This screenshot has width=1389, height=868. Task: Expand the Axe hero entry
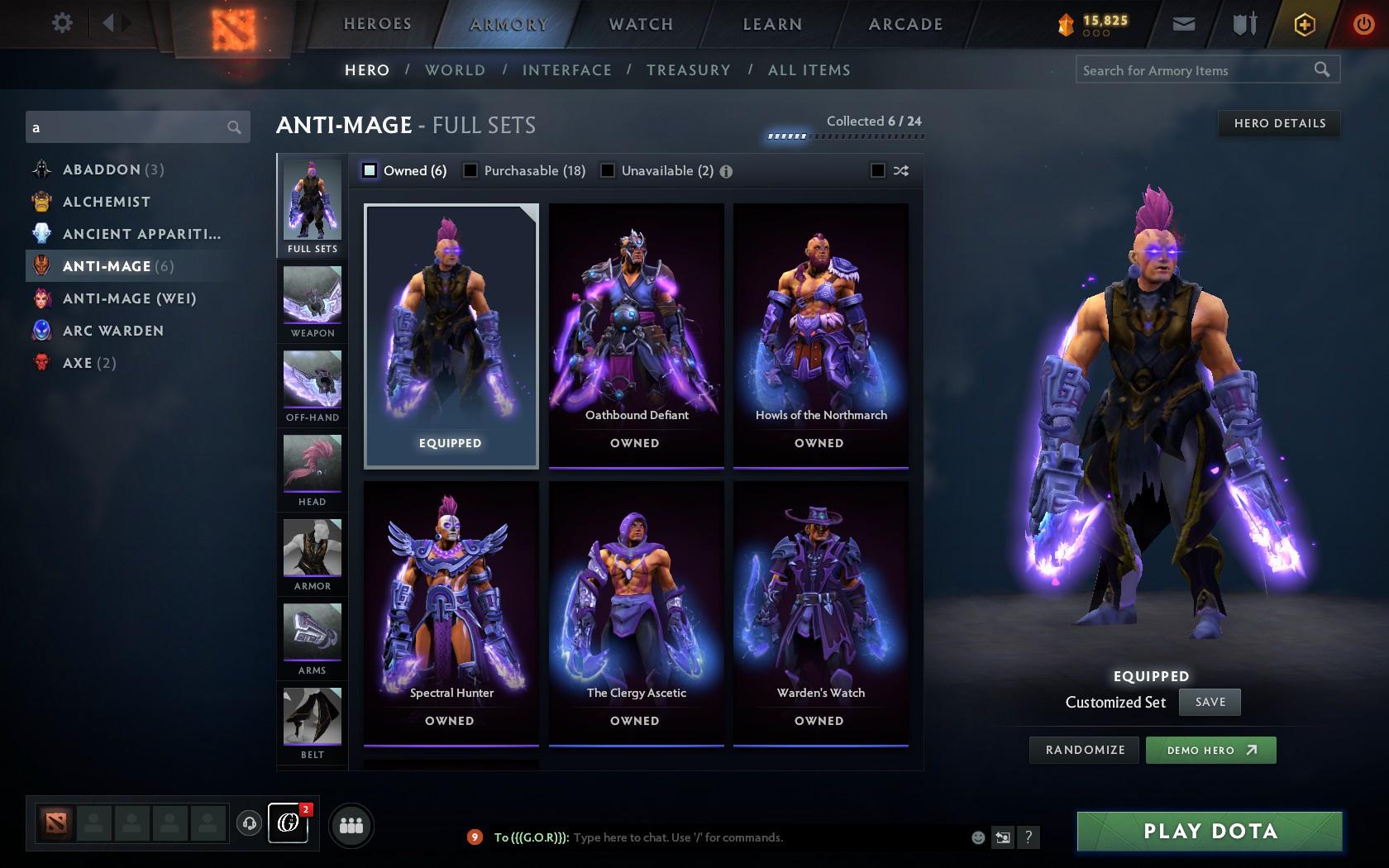coord(79,362)
